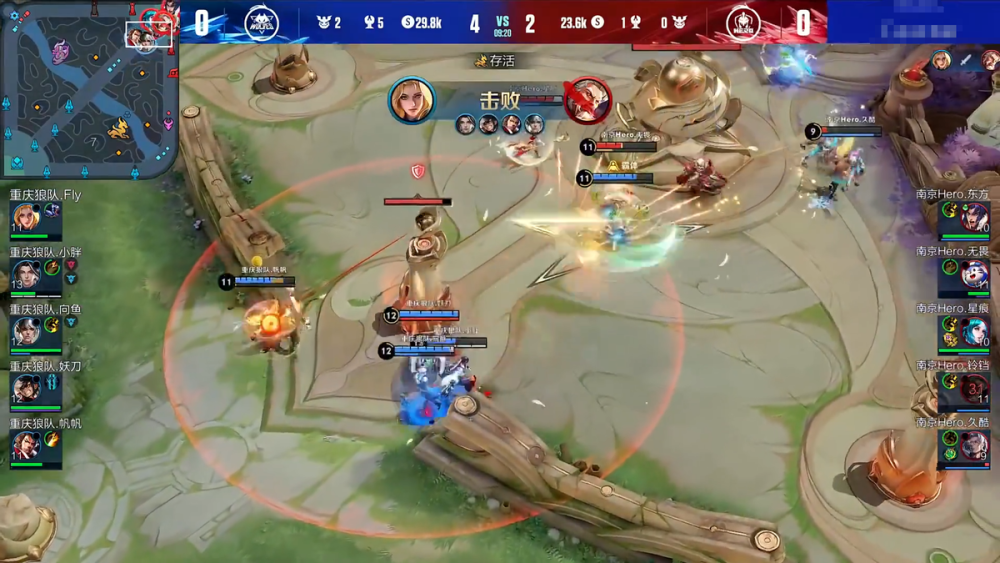Spectate player 重庆狼队.帆帆's hero portrait
The width and height of the screenshot is (1000, 563).
point(26,445)
